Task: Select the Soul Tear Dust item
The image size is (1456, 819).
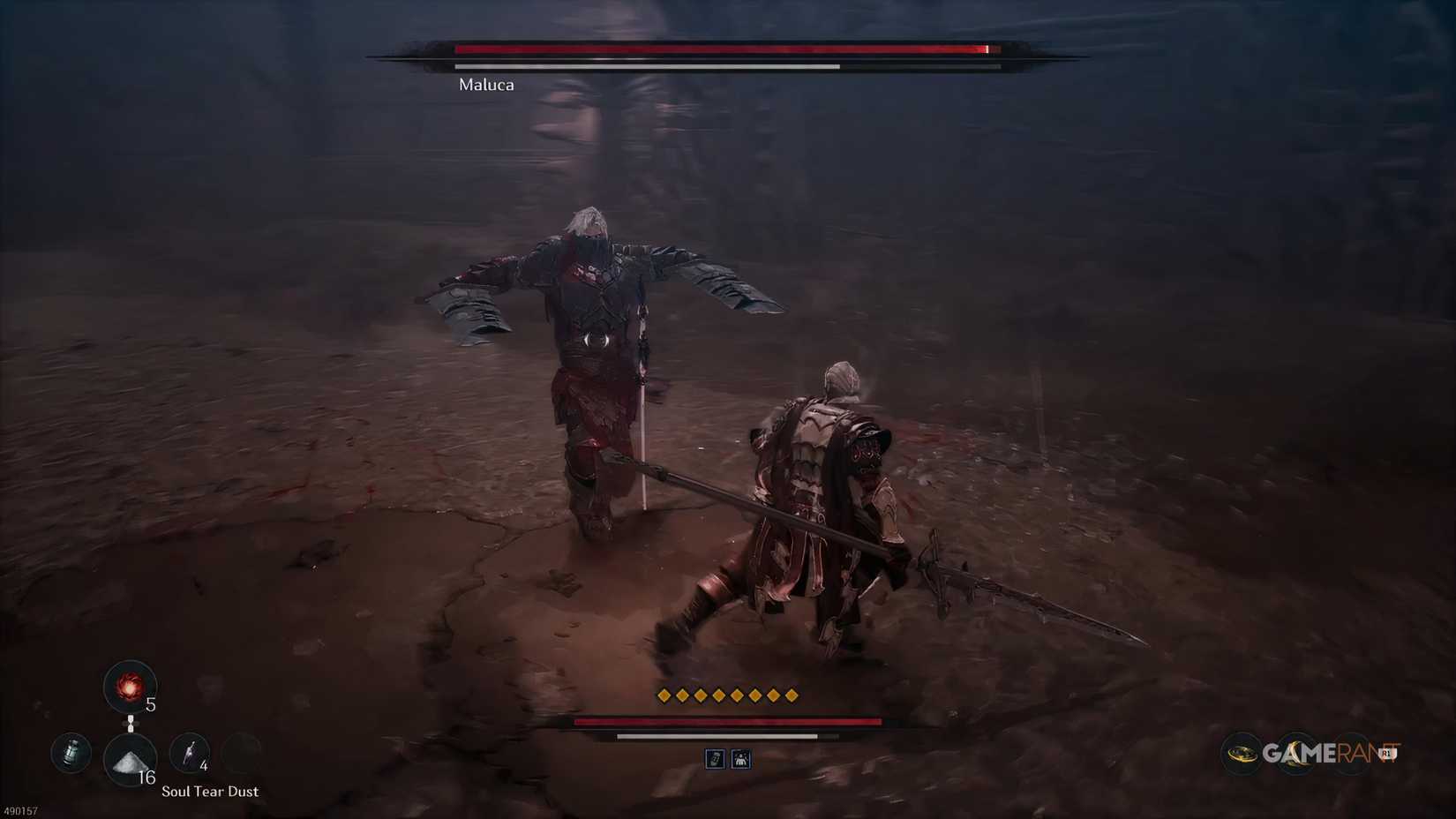Action: click(131, 760)
